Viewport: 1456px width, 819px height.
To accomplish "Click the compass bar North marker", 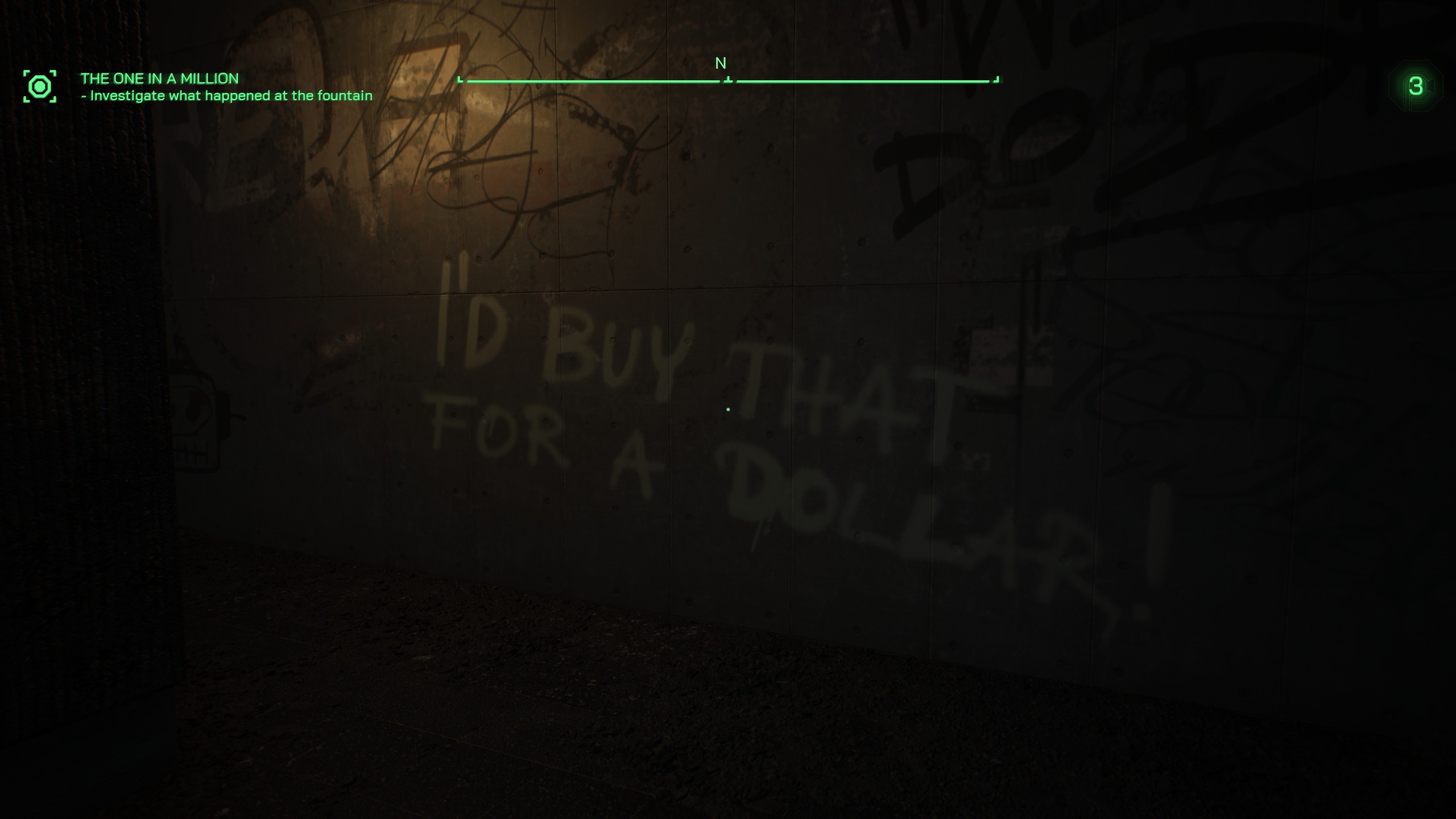I will tap(721, 64).
